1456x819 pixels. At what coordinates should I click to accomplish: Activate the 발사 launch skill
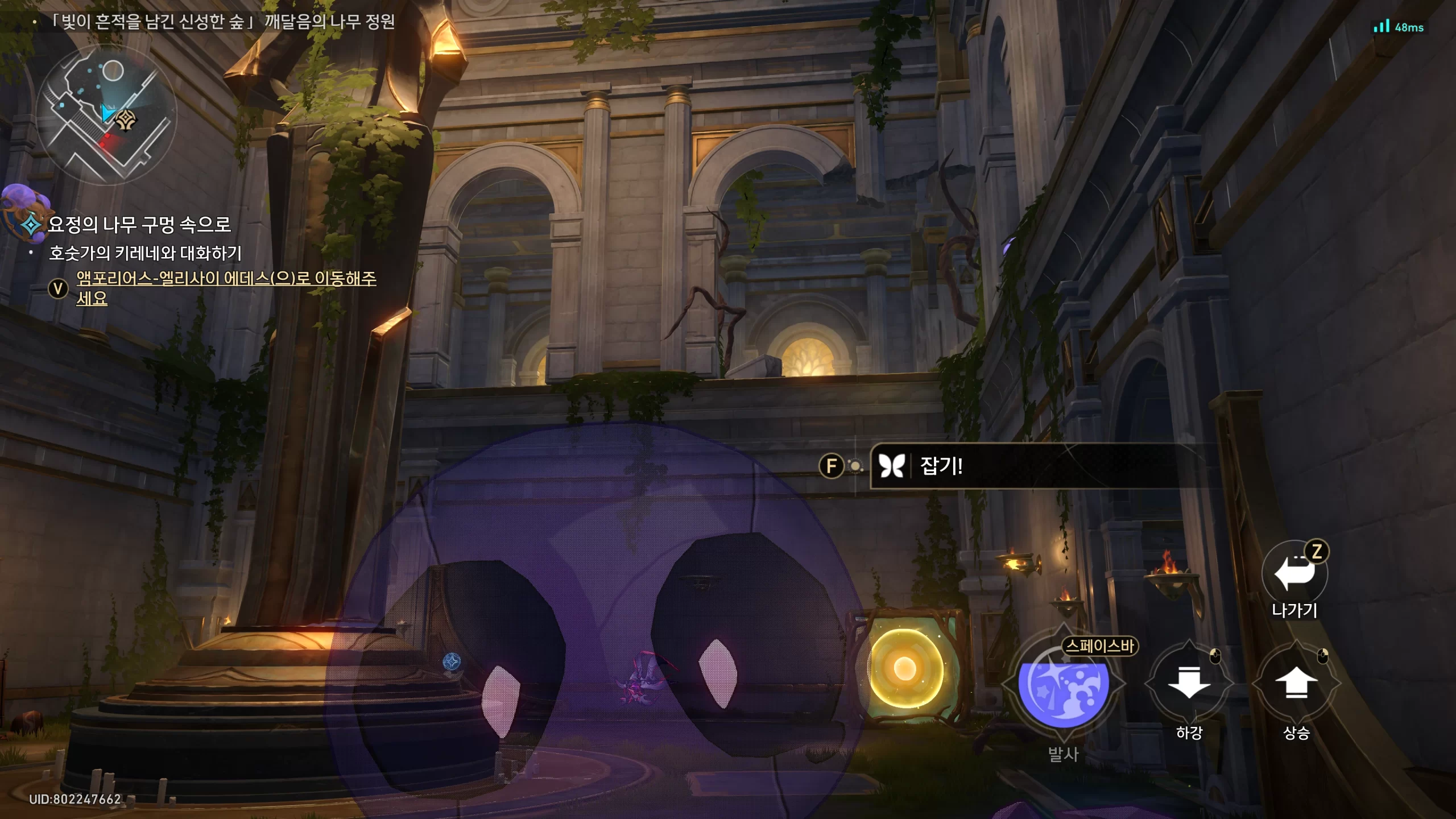pyautogui.click(x=1062, y=686)
